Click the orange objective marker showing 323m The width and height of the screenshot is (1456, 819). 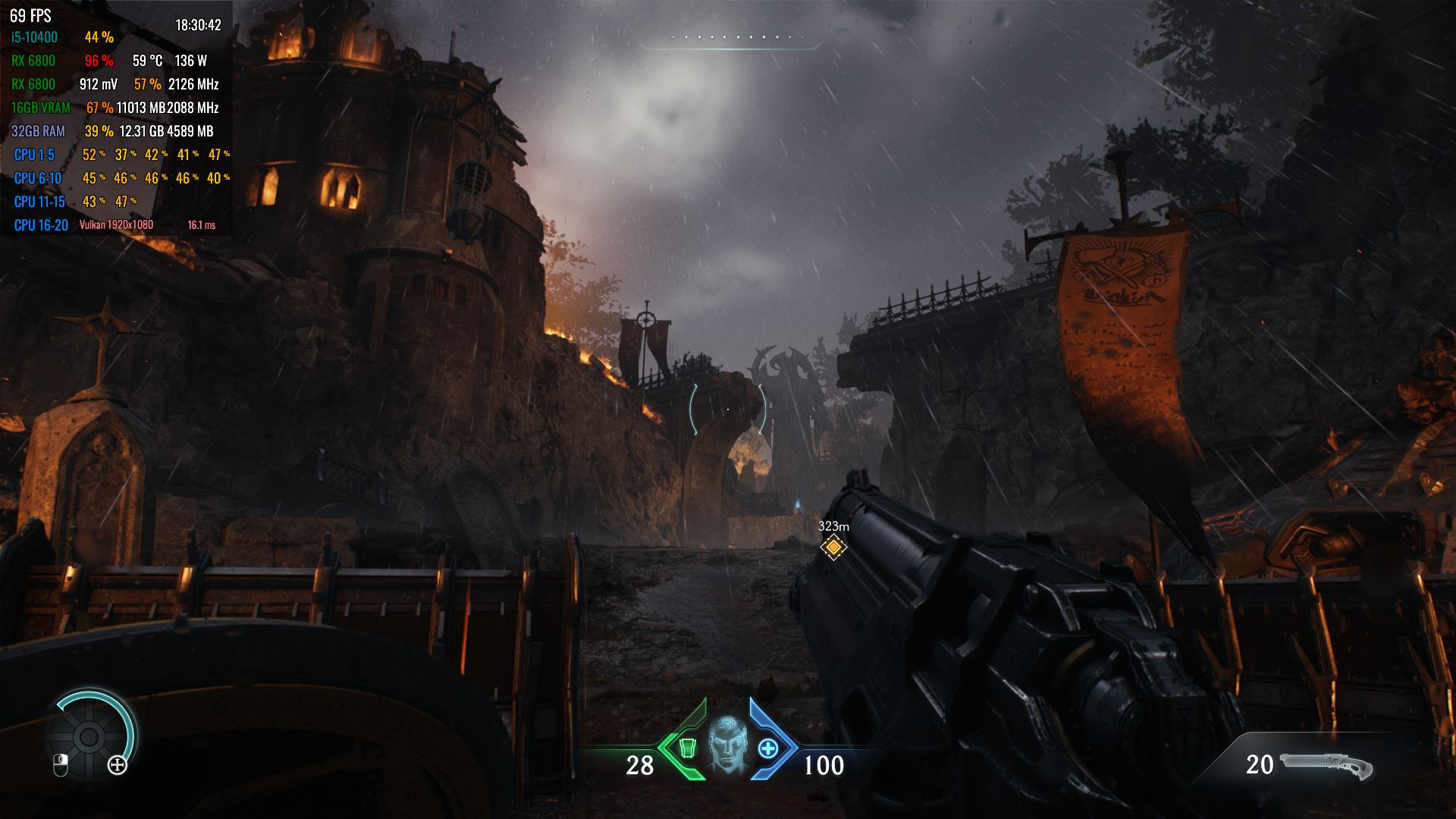click(833, 547)
